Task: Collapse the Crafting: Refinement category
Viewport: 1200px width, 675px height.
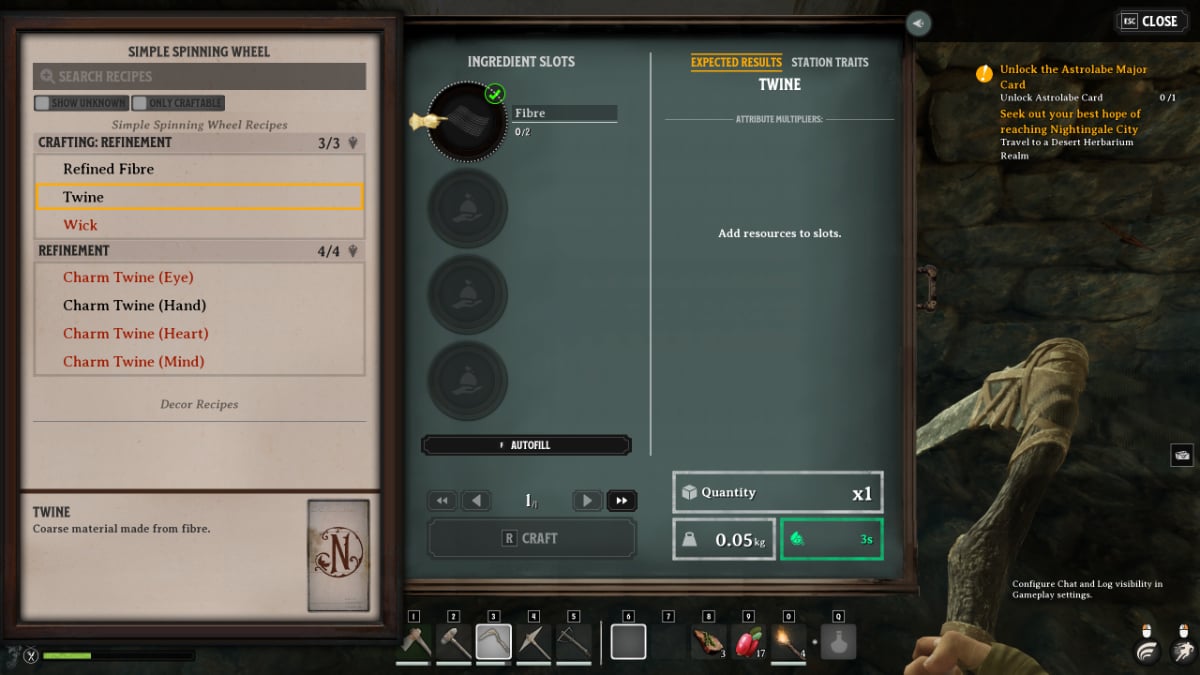Action: tap(352, 143)
